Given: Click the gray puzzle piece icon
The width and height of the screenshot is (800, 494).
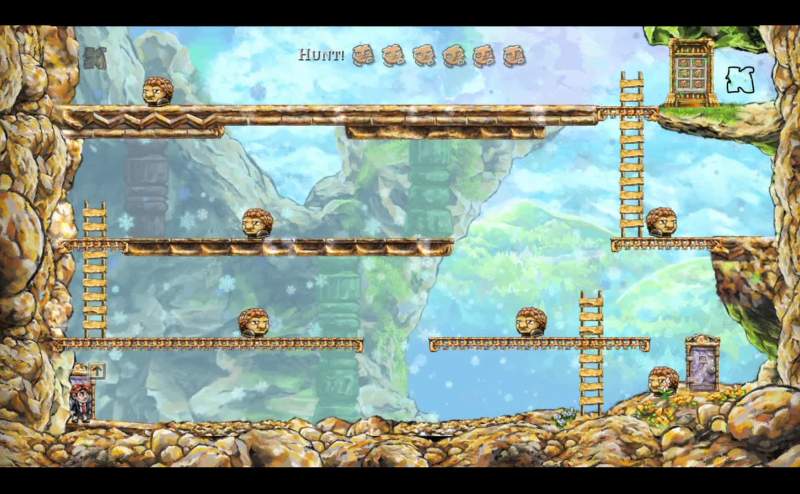Looking at the screenshot, I should 95,59.
